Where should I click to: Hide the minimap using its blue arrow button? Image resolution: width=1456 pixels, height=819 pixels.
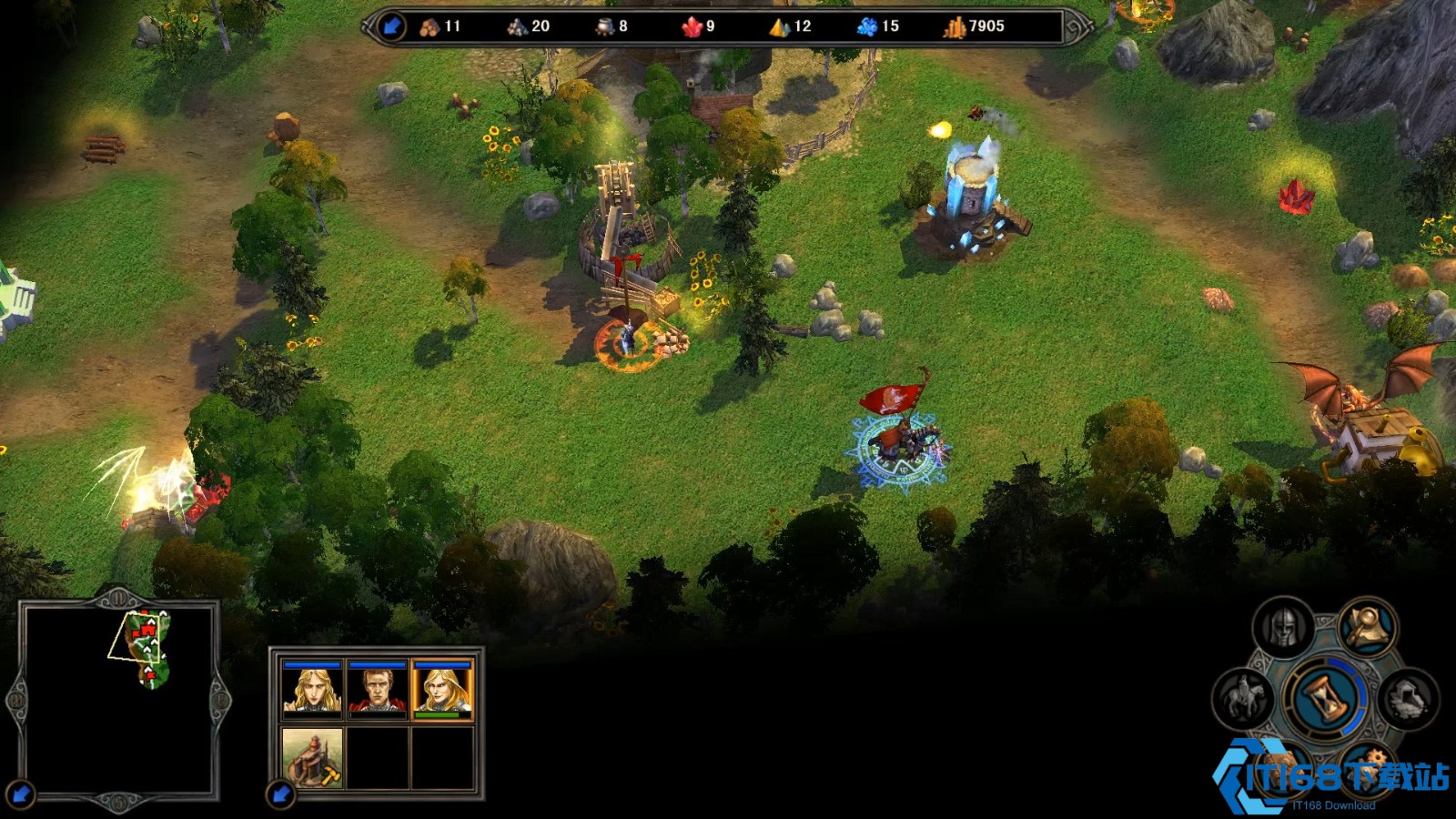tap(22, 794)
